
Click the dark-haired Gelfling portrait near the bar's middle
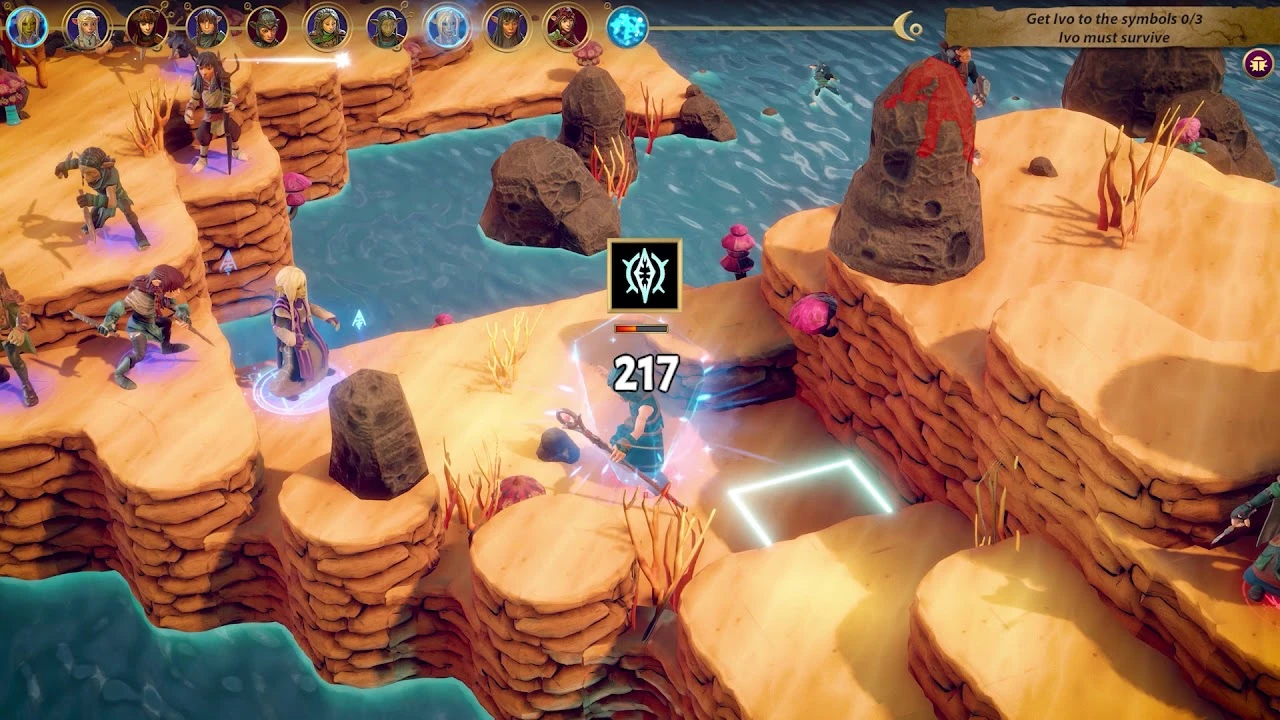coord(508,25)
